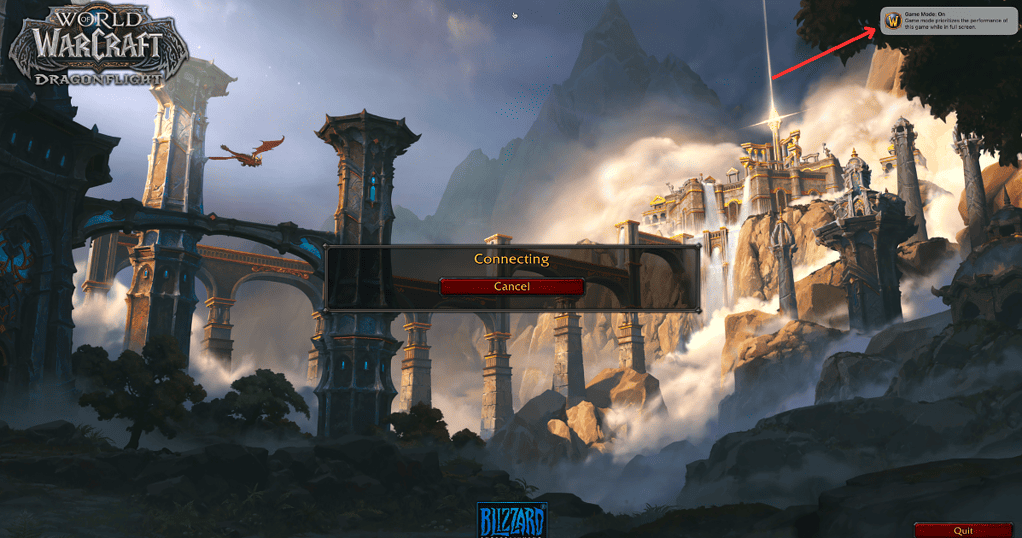Quit the game
Screen dimensions: 1022x538
[963, 530]
